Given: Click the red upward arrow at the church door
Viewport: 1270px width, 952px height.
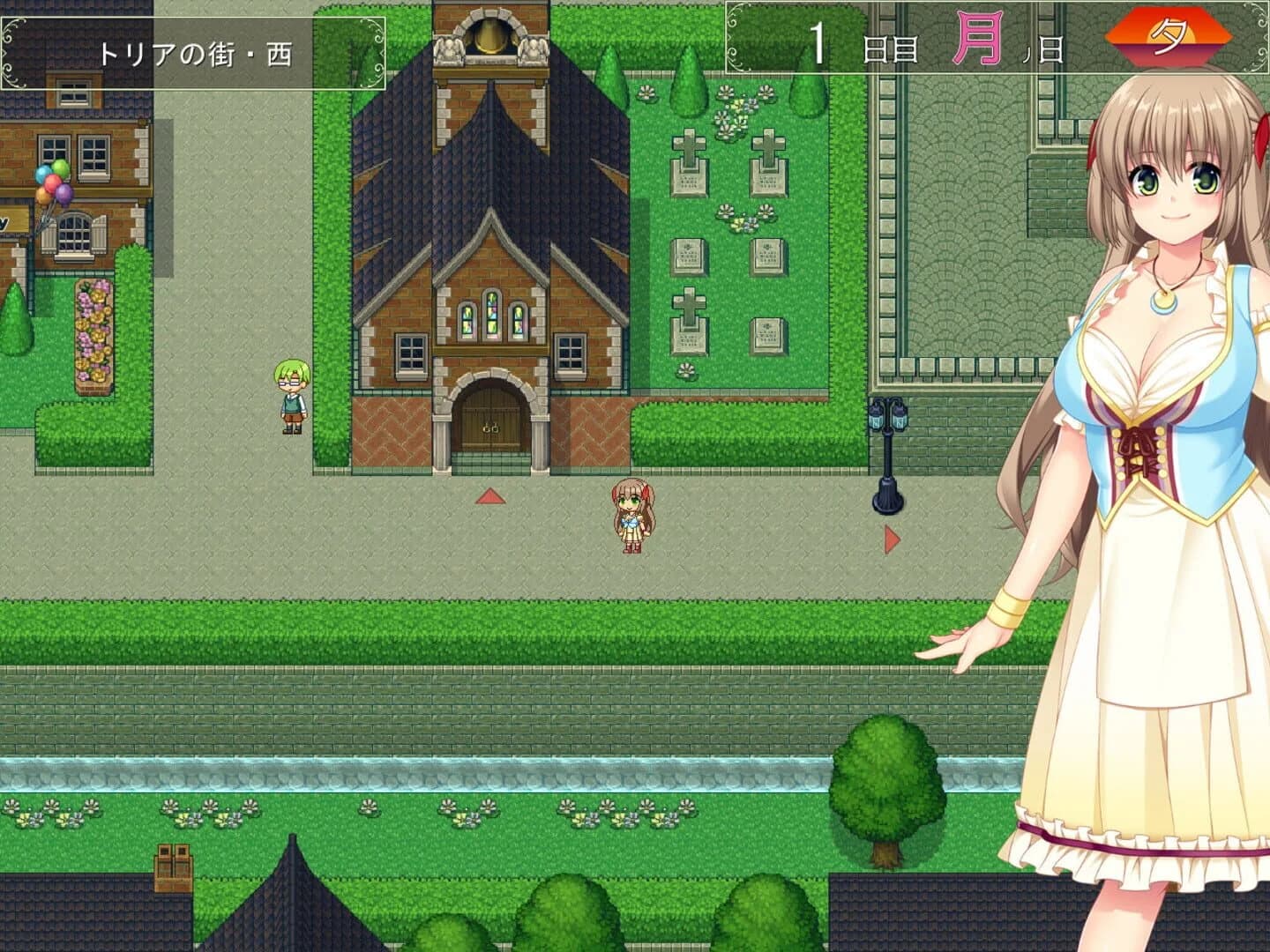Looking at the screenshot, I should pyautogui.click(x=490, y=496).
